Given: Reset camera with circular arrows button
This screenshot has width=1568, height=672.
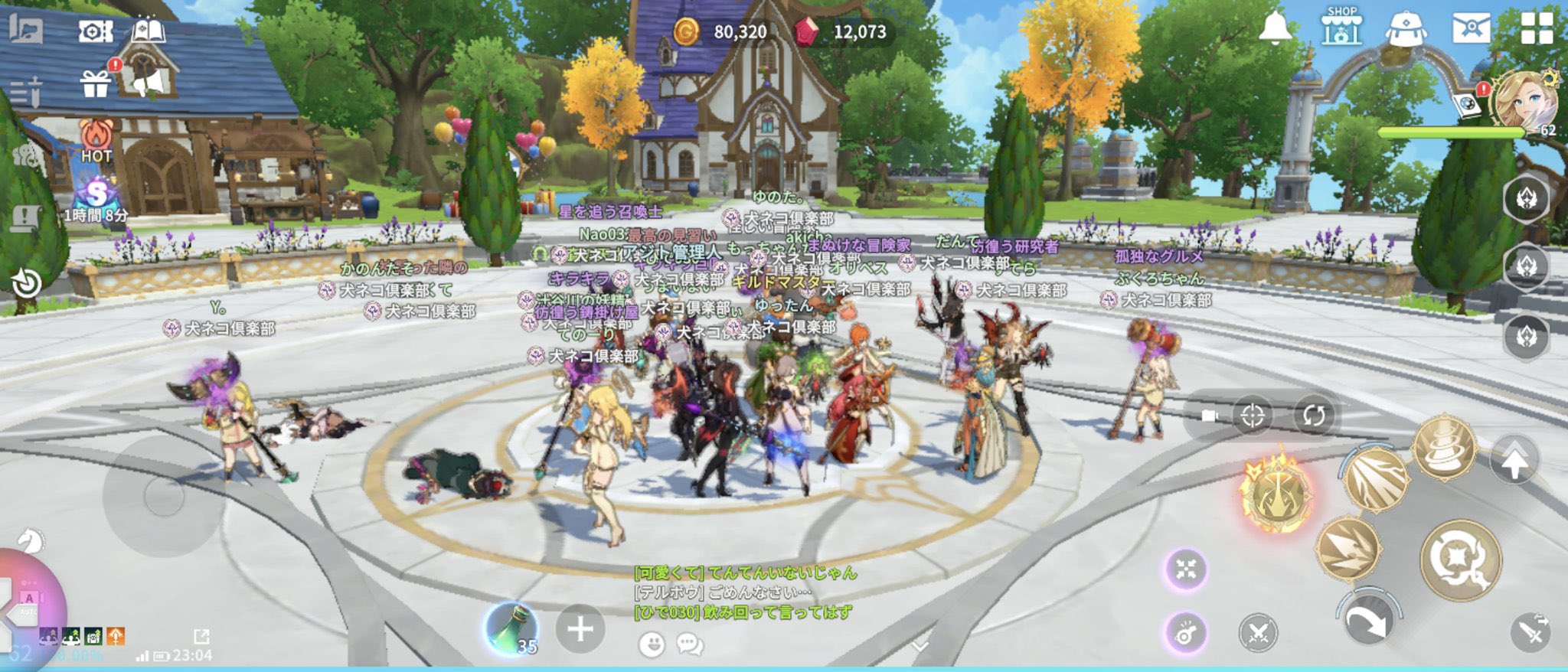Looking at the screenshot, I should pyautogui.click(x=1314, y=416).
